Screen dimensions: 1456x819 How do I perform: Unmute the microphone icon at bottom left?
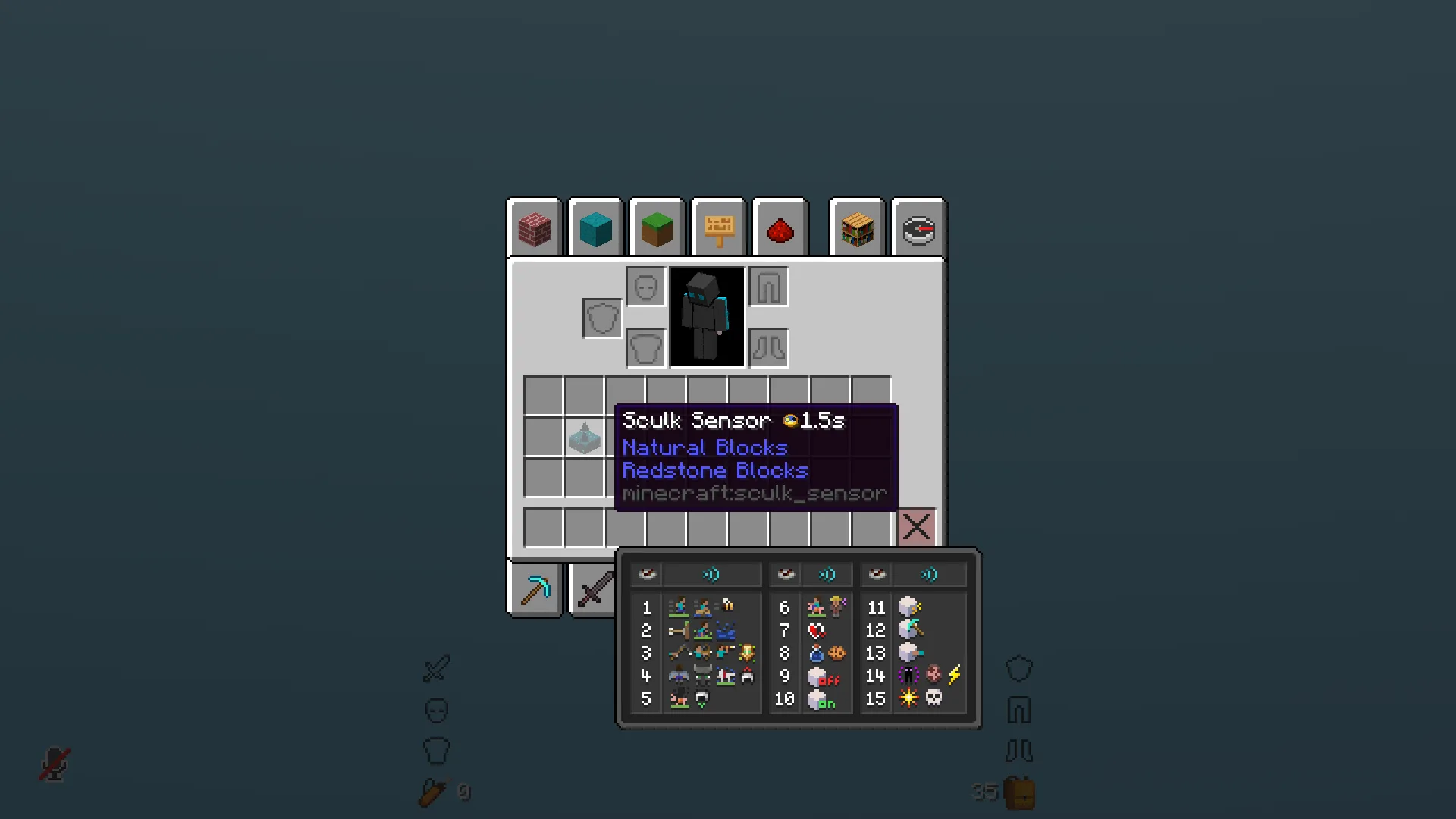[53, 762]
